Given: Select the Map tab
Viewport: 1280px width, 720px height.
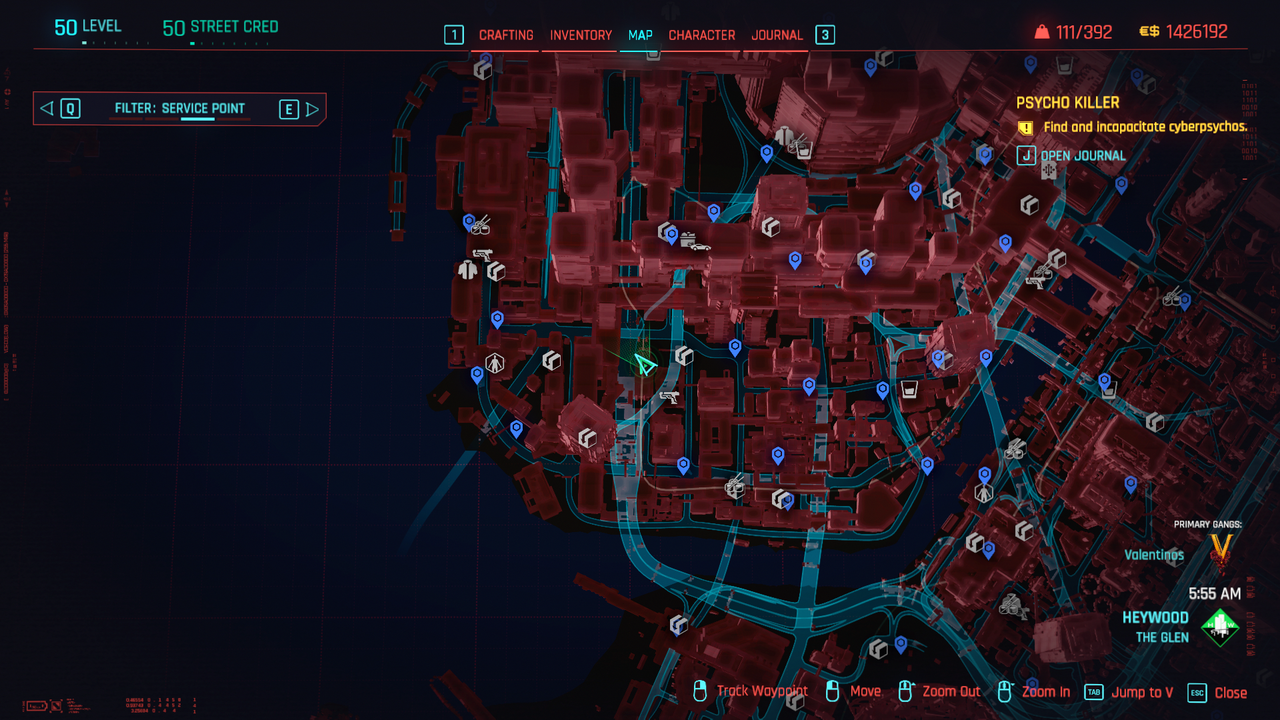Looking at the screenshot, I should point(640,35).
